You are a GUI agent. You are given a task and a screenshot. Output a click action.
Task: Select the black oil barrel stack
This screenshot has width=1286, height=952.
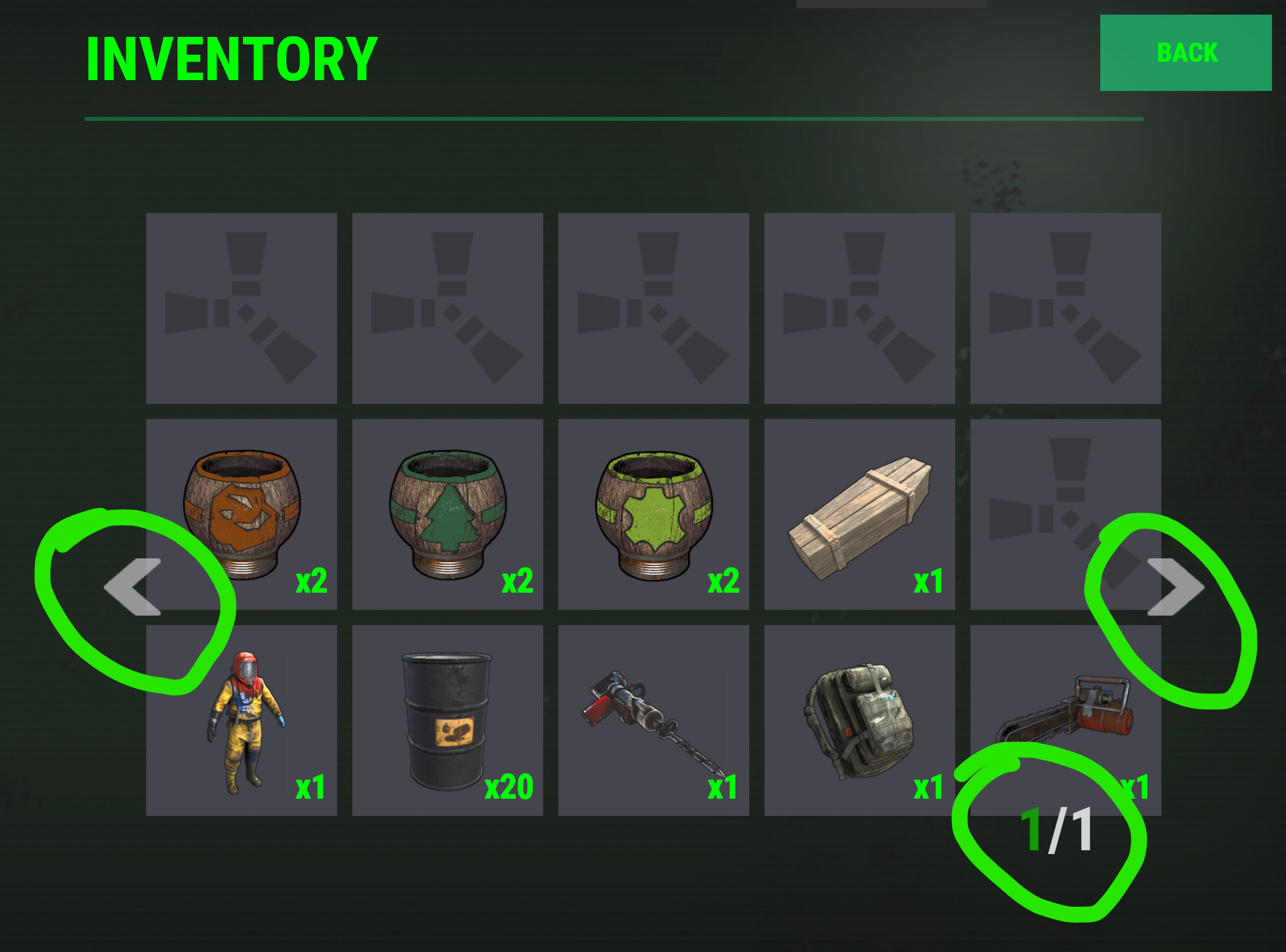tap(448, 720)
